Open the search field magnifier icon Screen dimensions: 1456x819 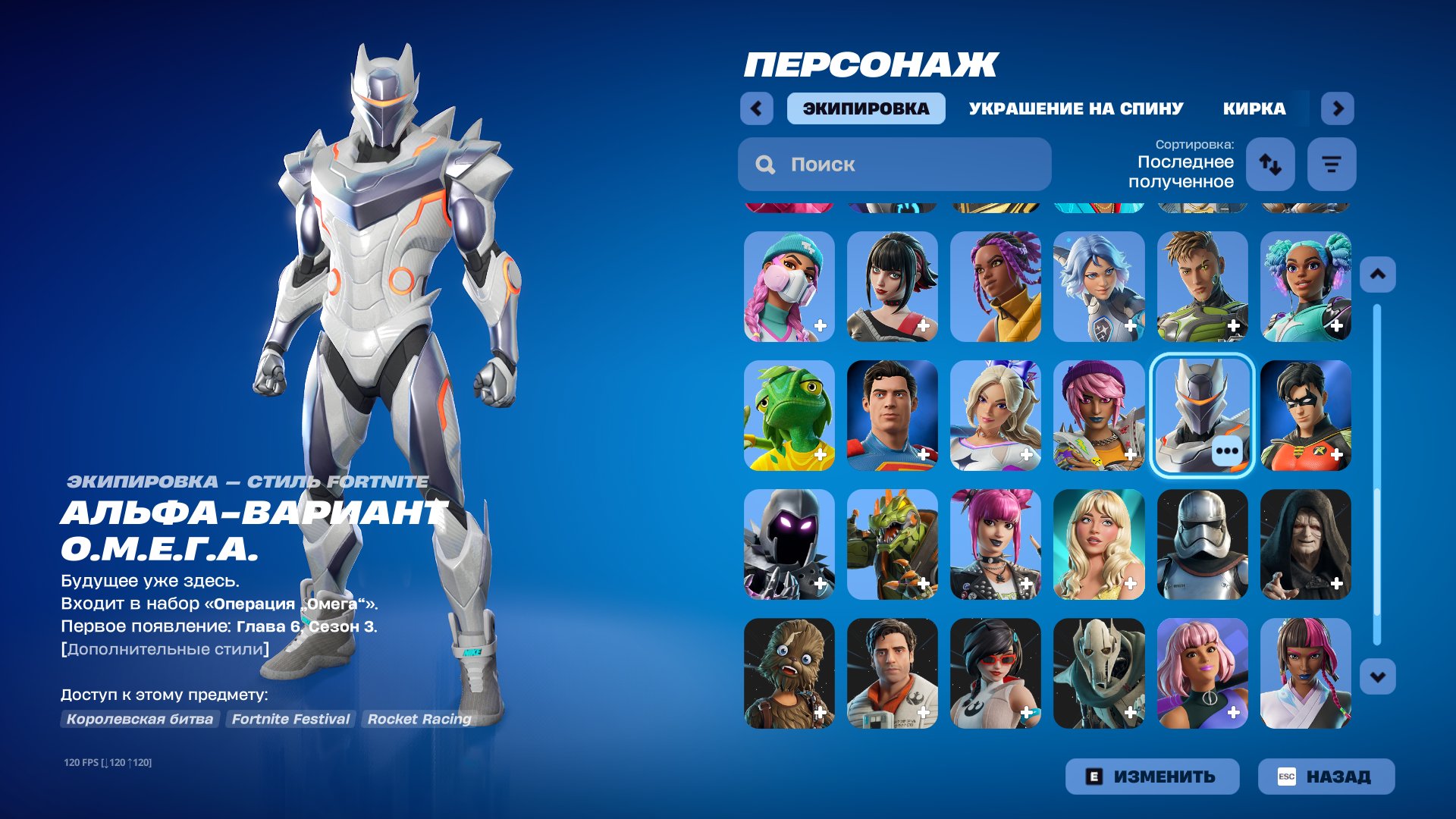click(764, 164)
